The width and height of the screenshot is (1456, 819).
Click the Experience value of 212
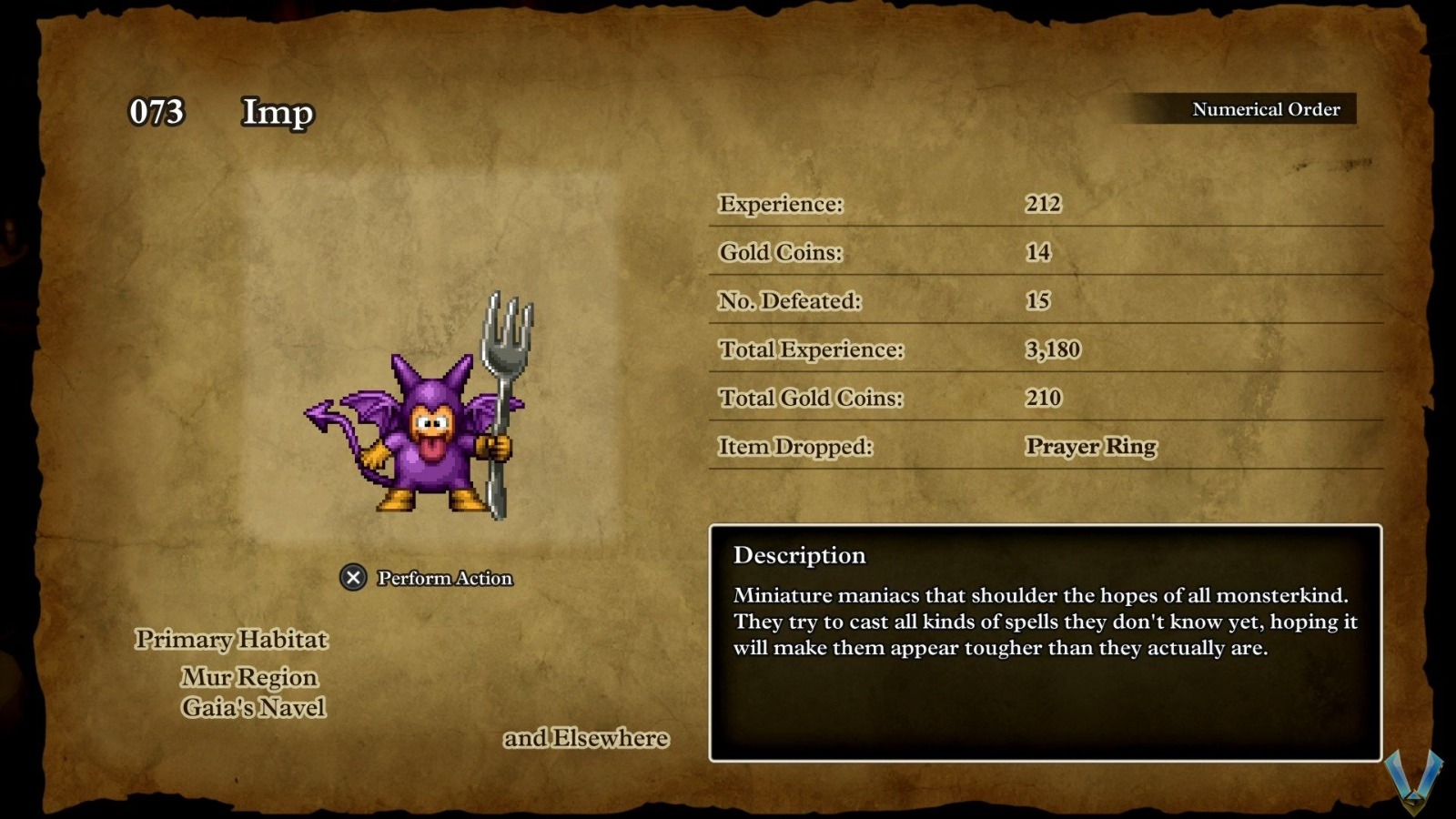(x=1045, y=204)
